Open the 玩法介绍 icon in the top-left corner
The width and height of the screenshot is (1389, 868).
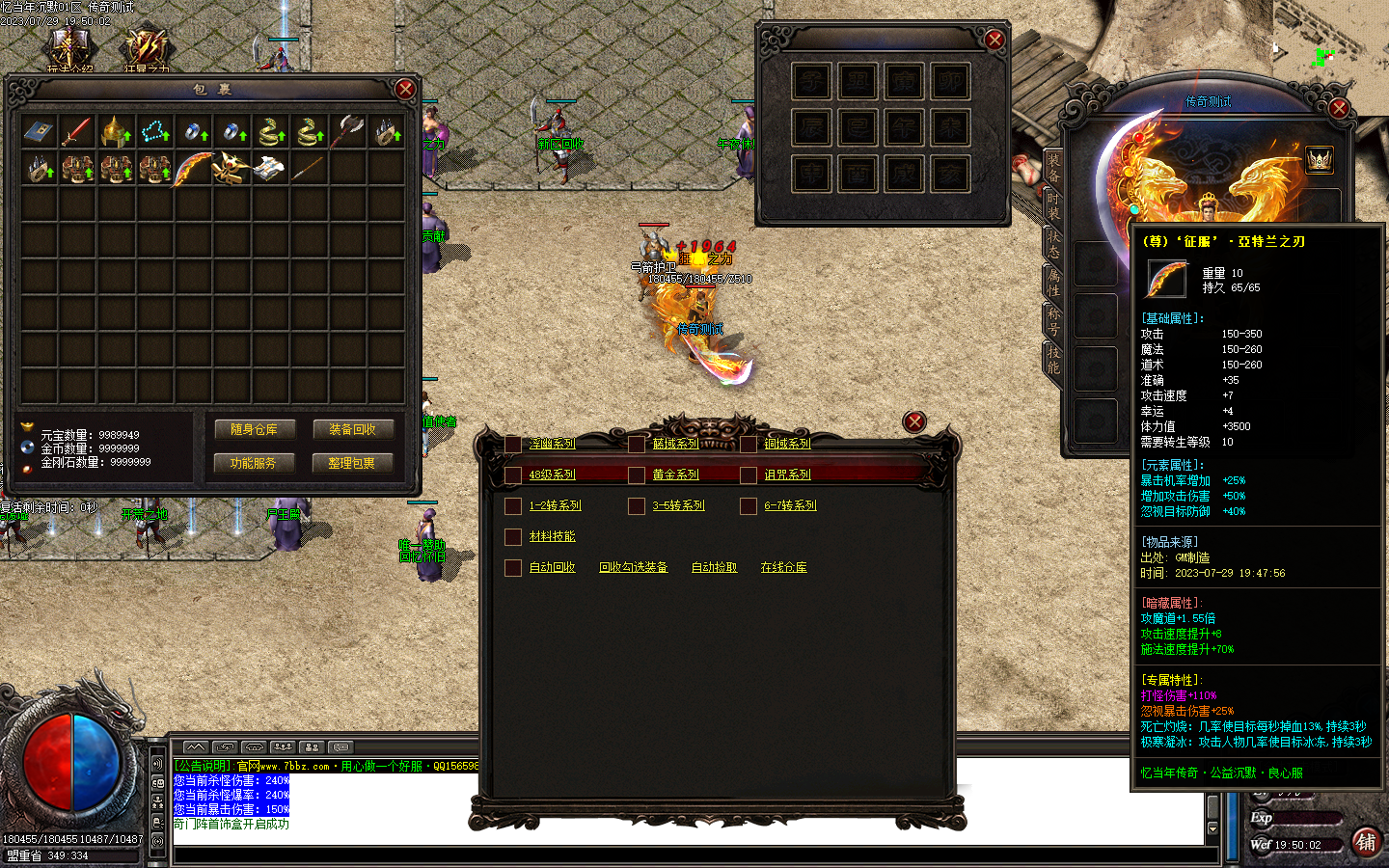[68, 43]
